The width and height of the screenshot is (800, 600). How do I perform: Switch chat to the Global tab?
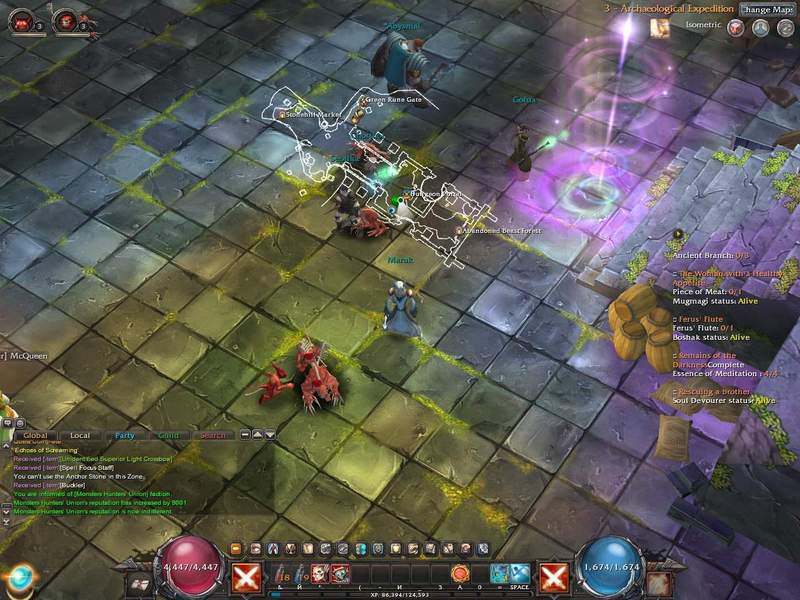[x=35, y=435]
